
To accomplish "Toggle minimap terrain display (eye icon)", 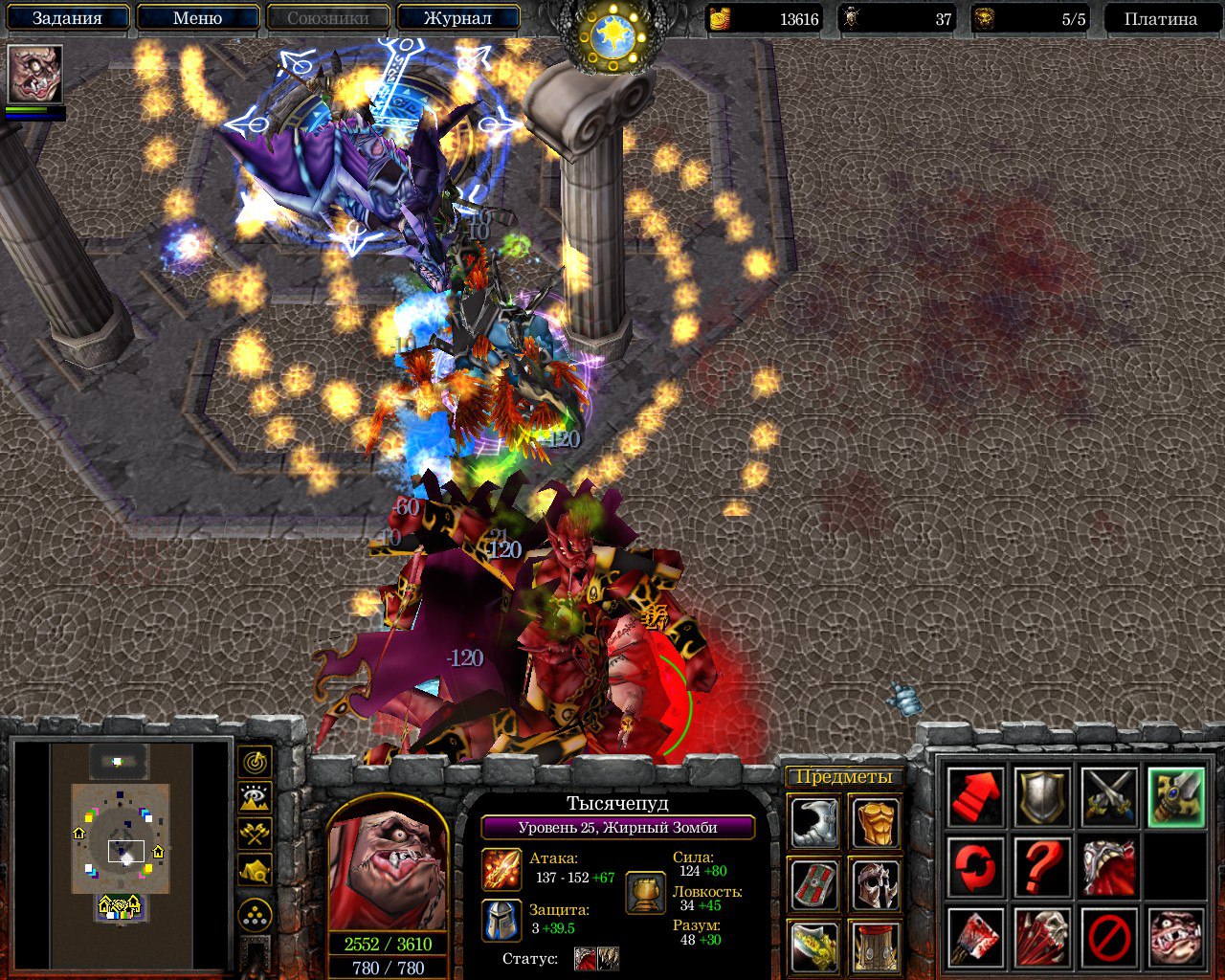I will coord(255,798).
